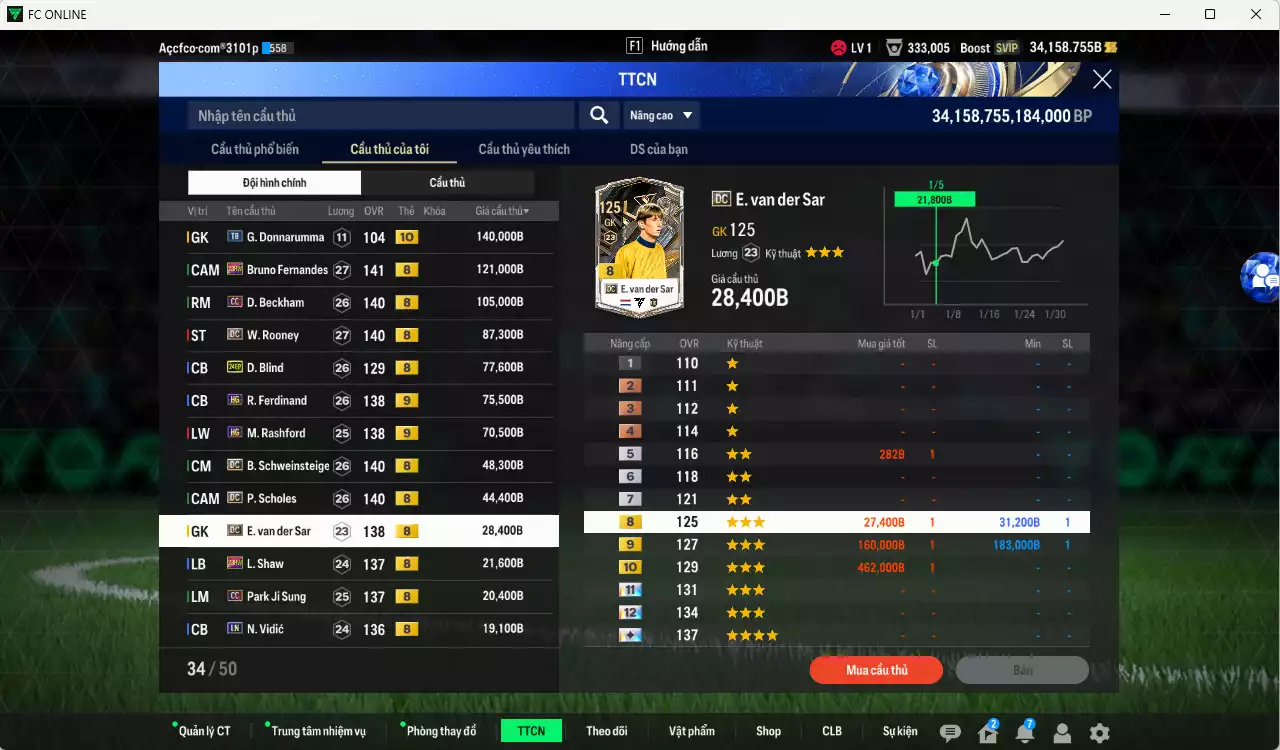The image size is (1280, 750).
Task: Open the Nâng cao dropdown
Action: [661, 115]
